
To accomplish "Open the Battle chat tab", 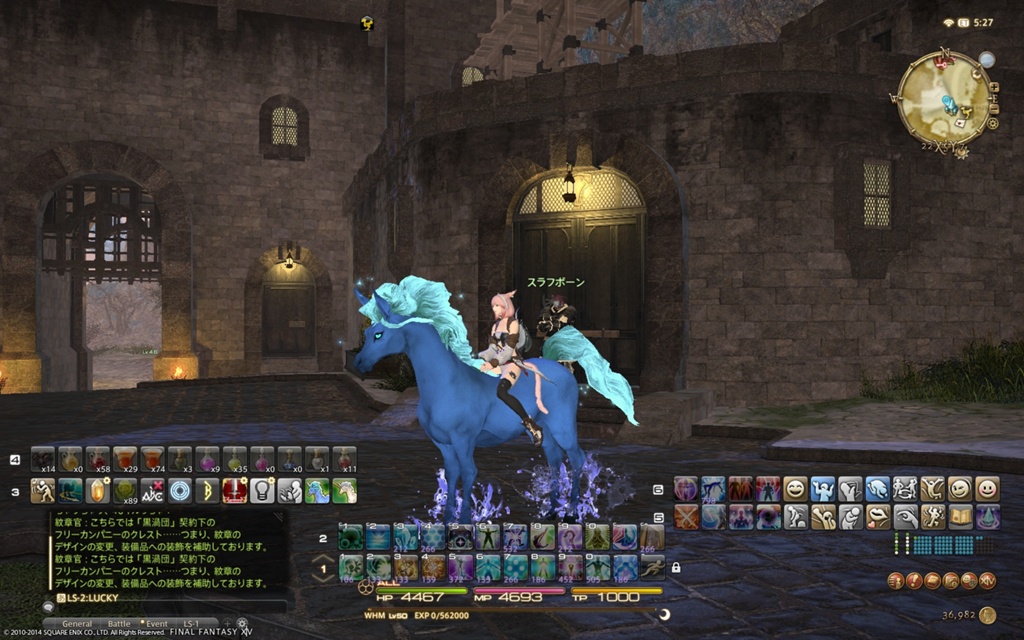I will [119, 623].
